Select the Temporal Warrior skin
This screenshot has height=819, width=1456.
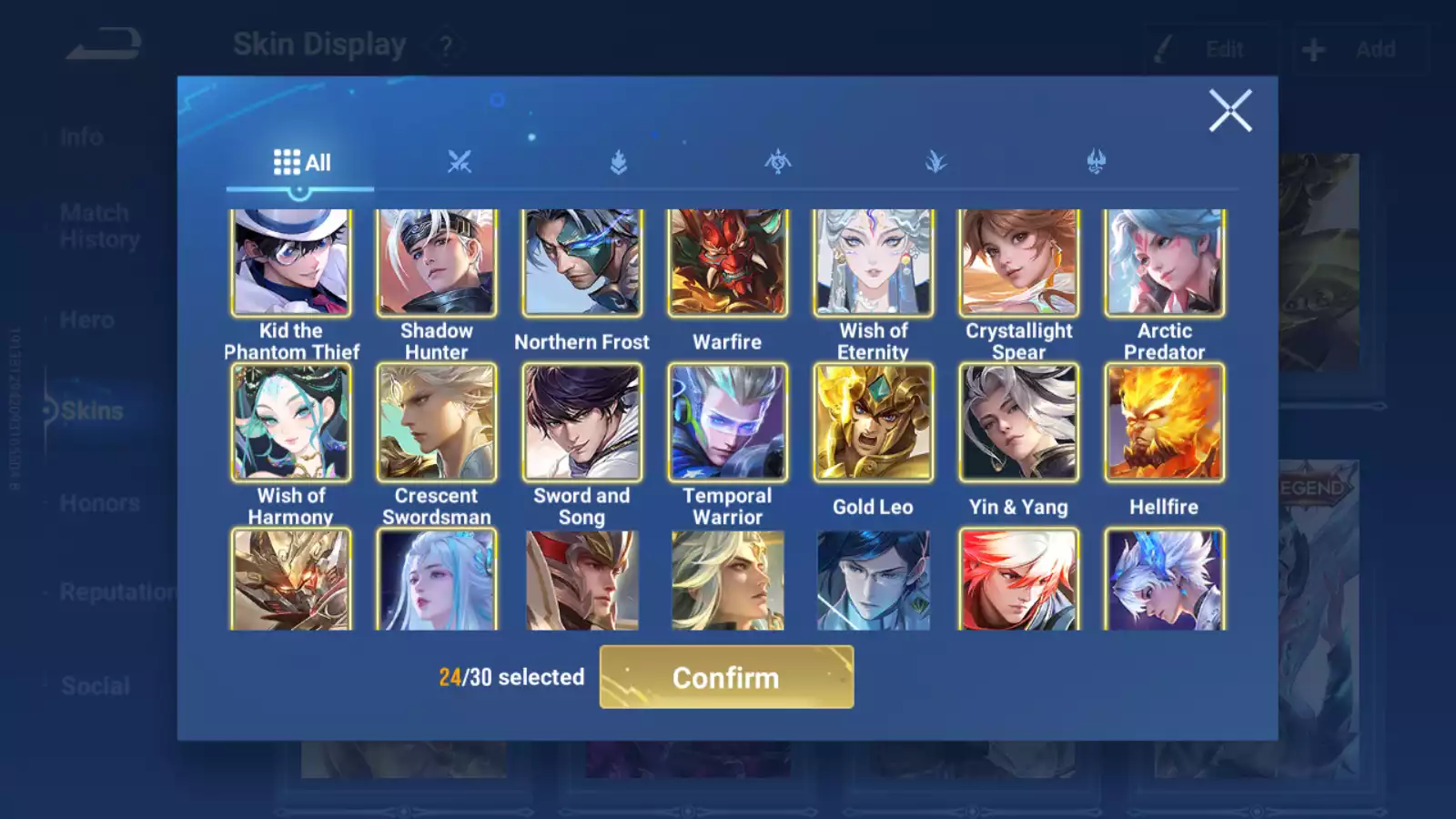click(728, 422)
